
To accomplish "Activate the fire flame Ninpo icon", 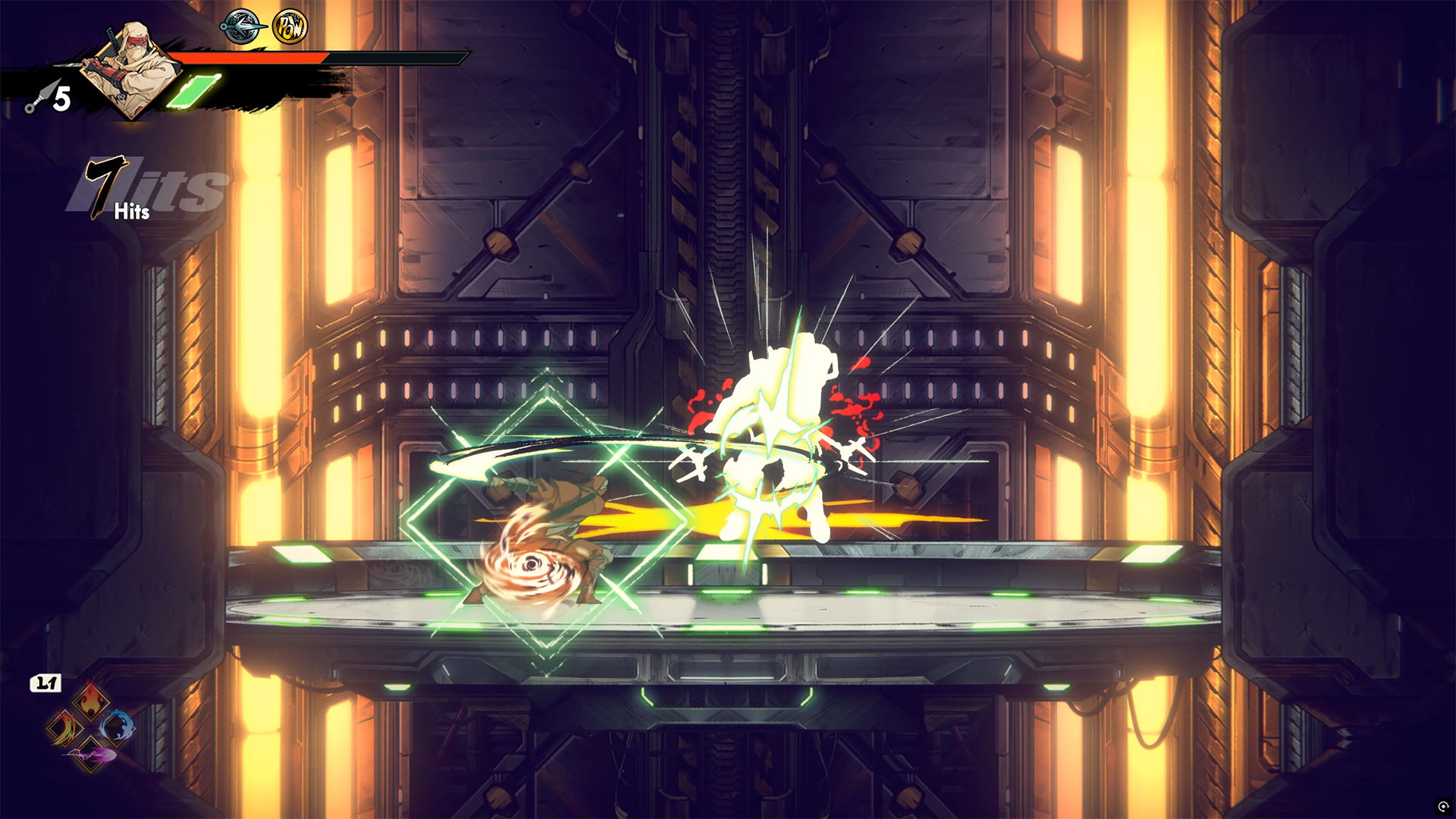I will pos(90,700).
